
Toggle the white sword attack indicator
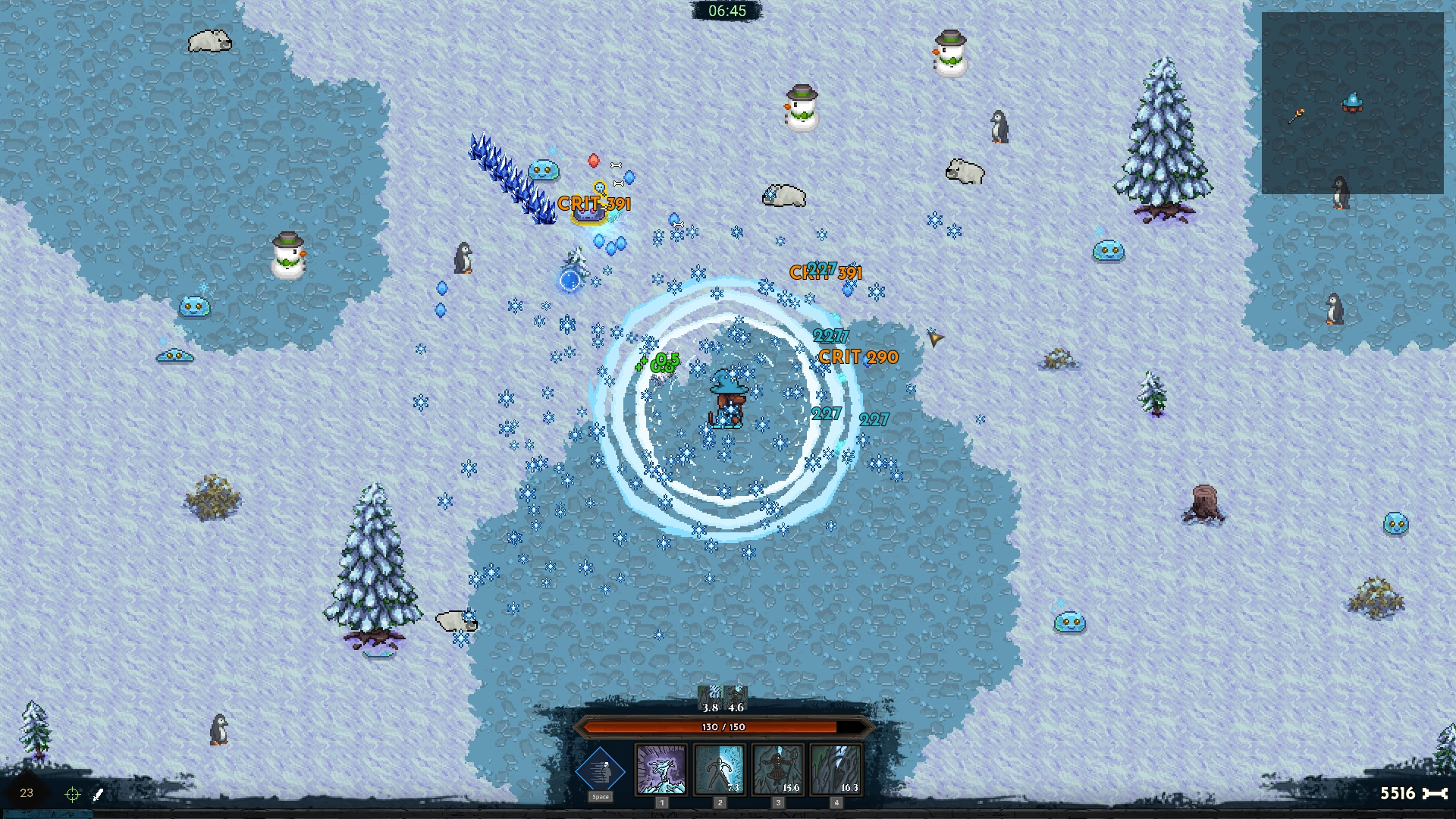(97, 793)
